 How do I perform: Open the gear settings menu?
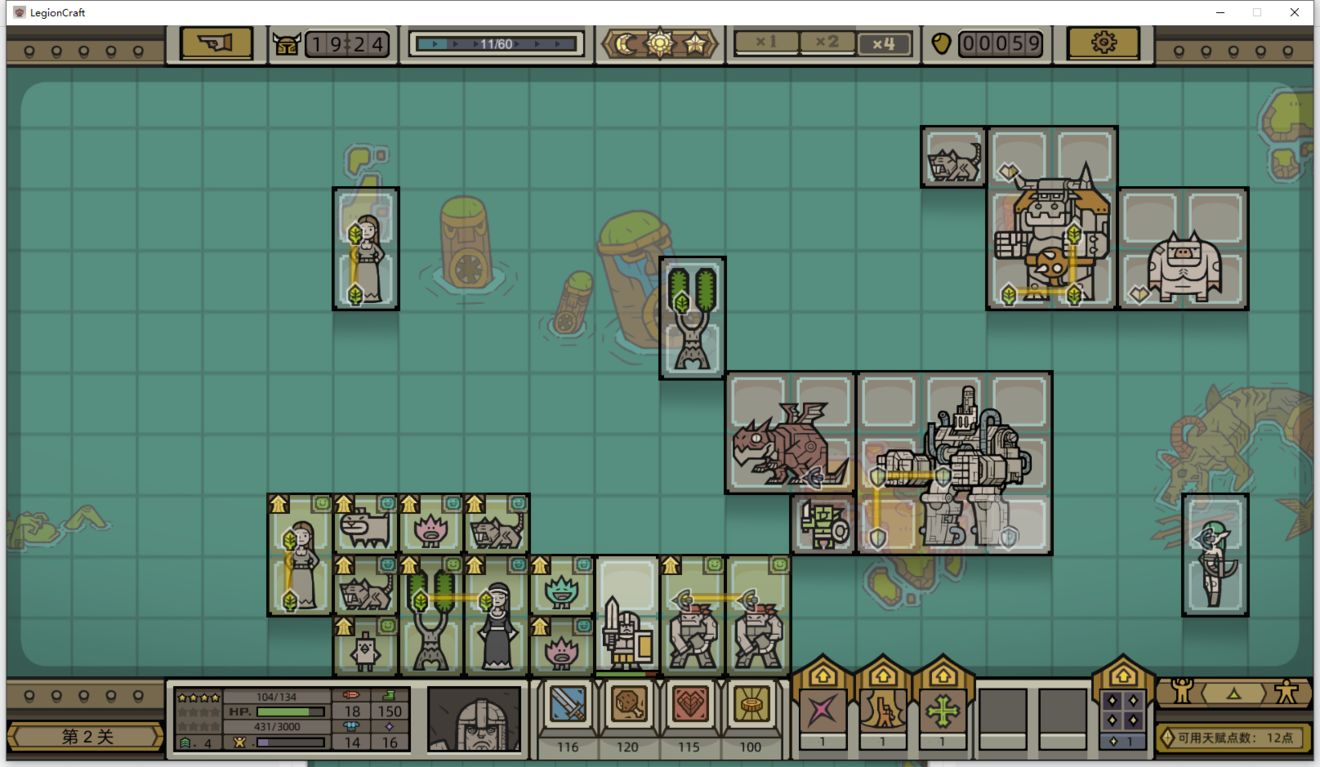click(x=1103, y=43)
